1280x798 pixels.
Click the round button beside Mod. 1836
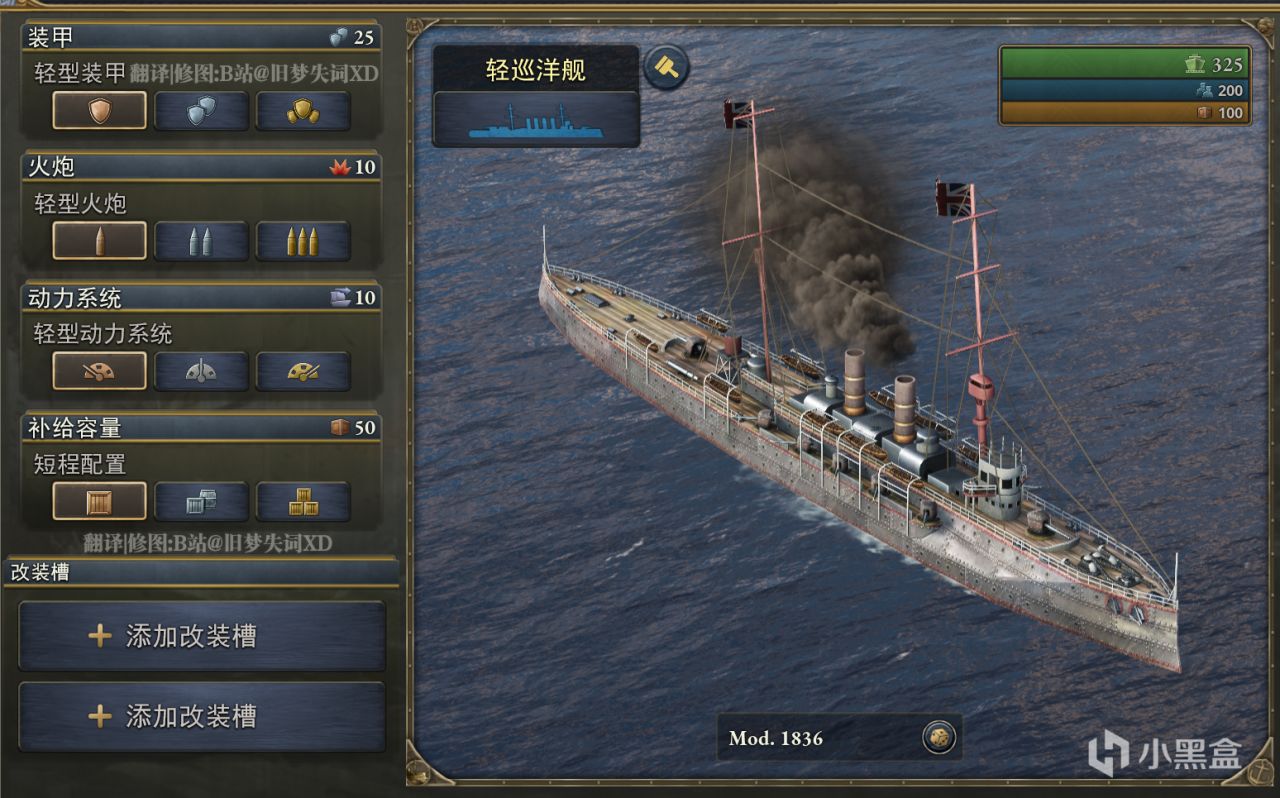click(939, 738)
